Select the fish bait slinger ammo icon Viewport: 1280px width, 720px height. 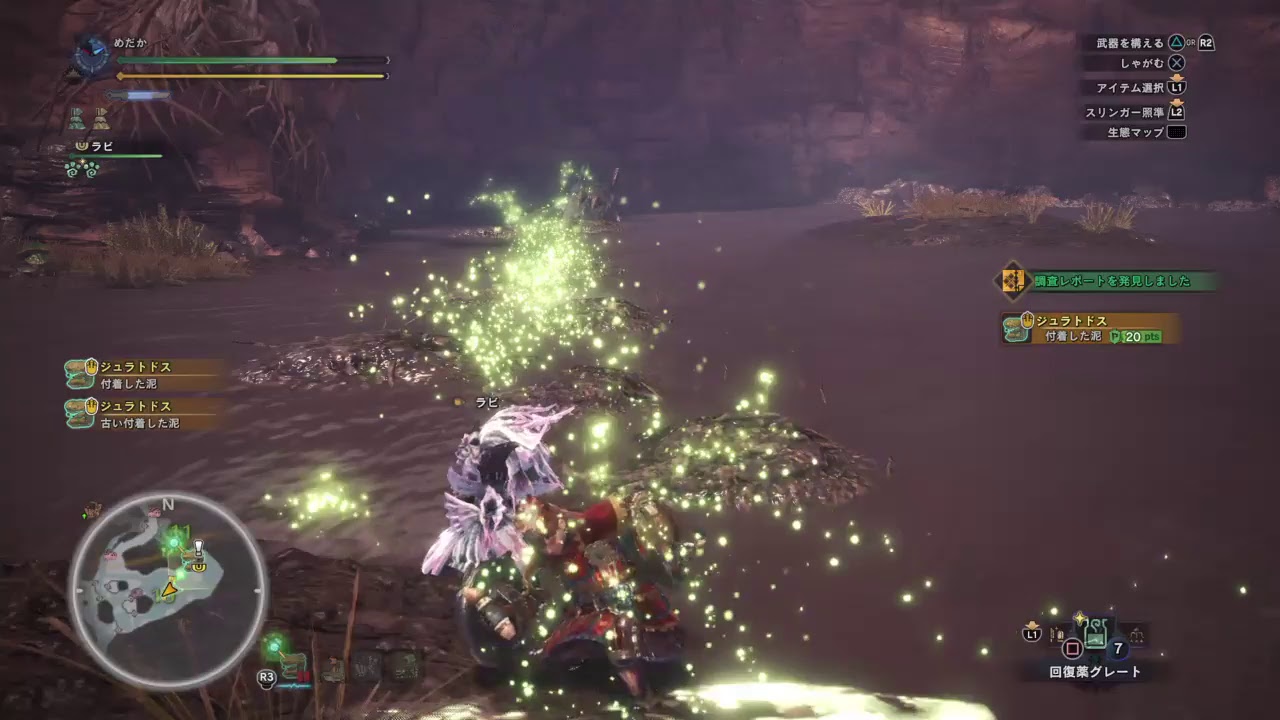tap(332, 668)
